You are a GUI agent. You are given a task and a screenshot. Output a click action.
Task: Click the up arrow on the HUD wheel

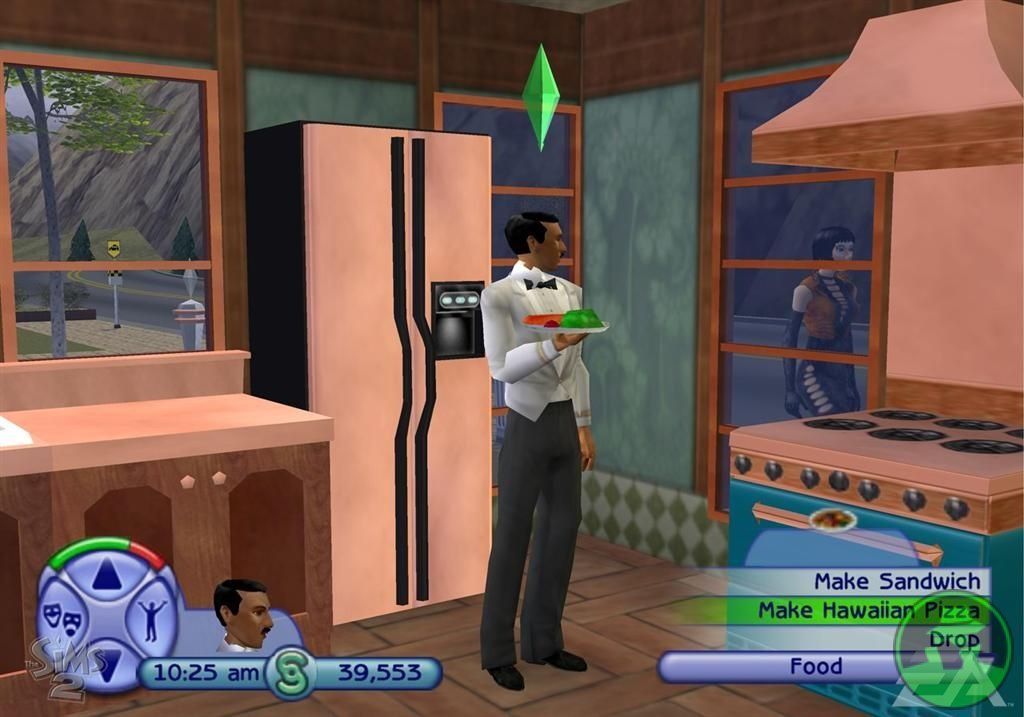[x=105, y=574]
